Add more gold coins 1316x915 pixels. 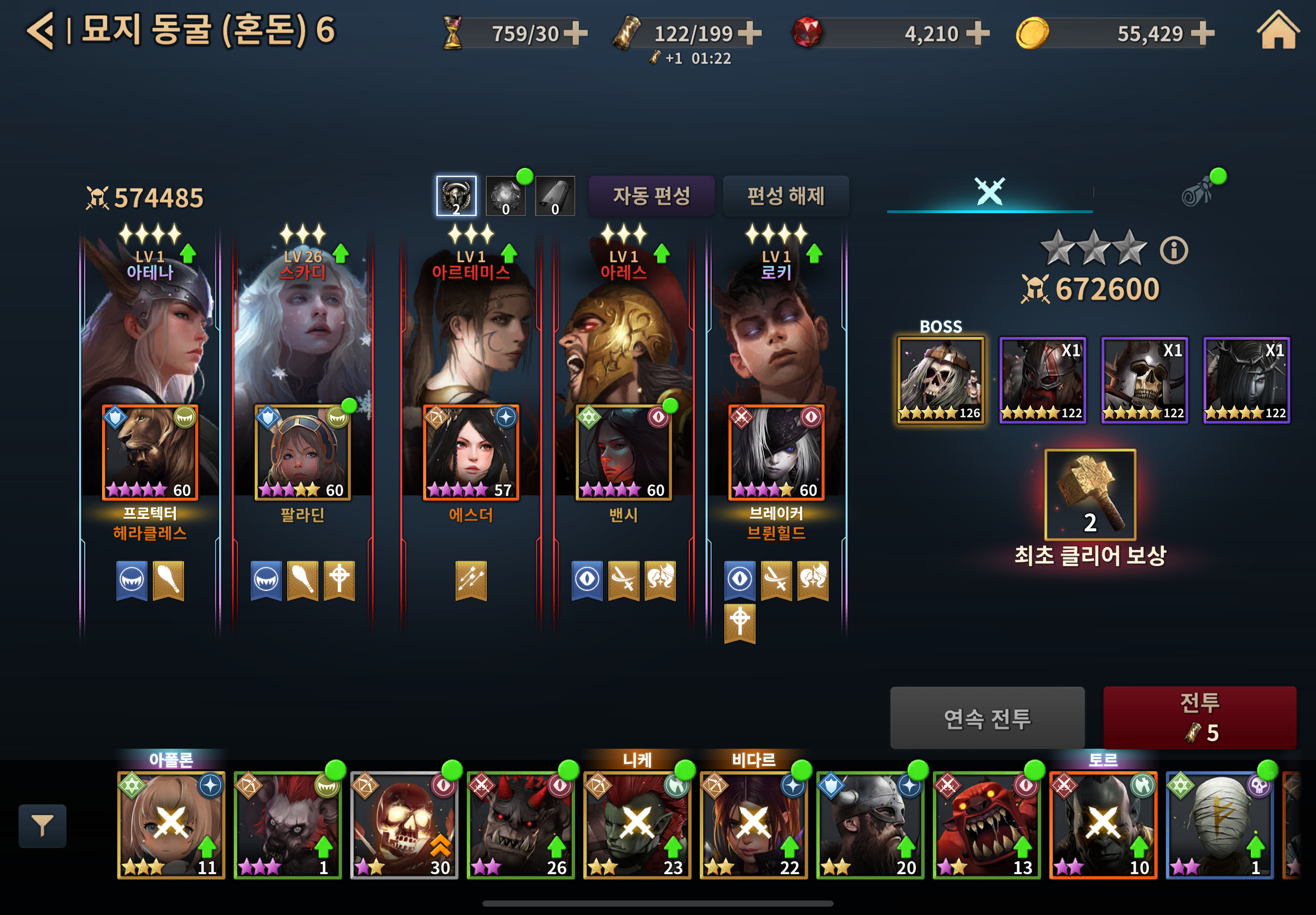click(1203, 33)
